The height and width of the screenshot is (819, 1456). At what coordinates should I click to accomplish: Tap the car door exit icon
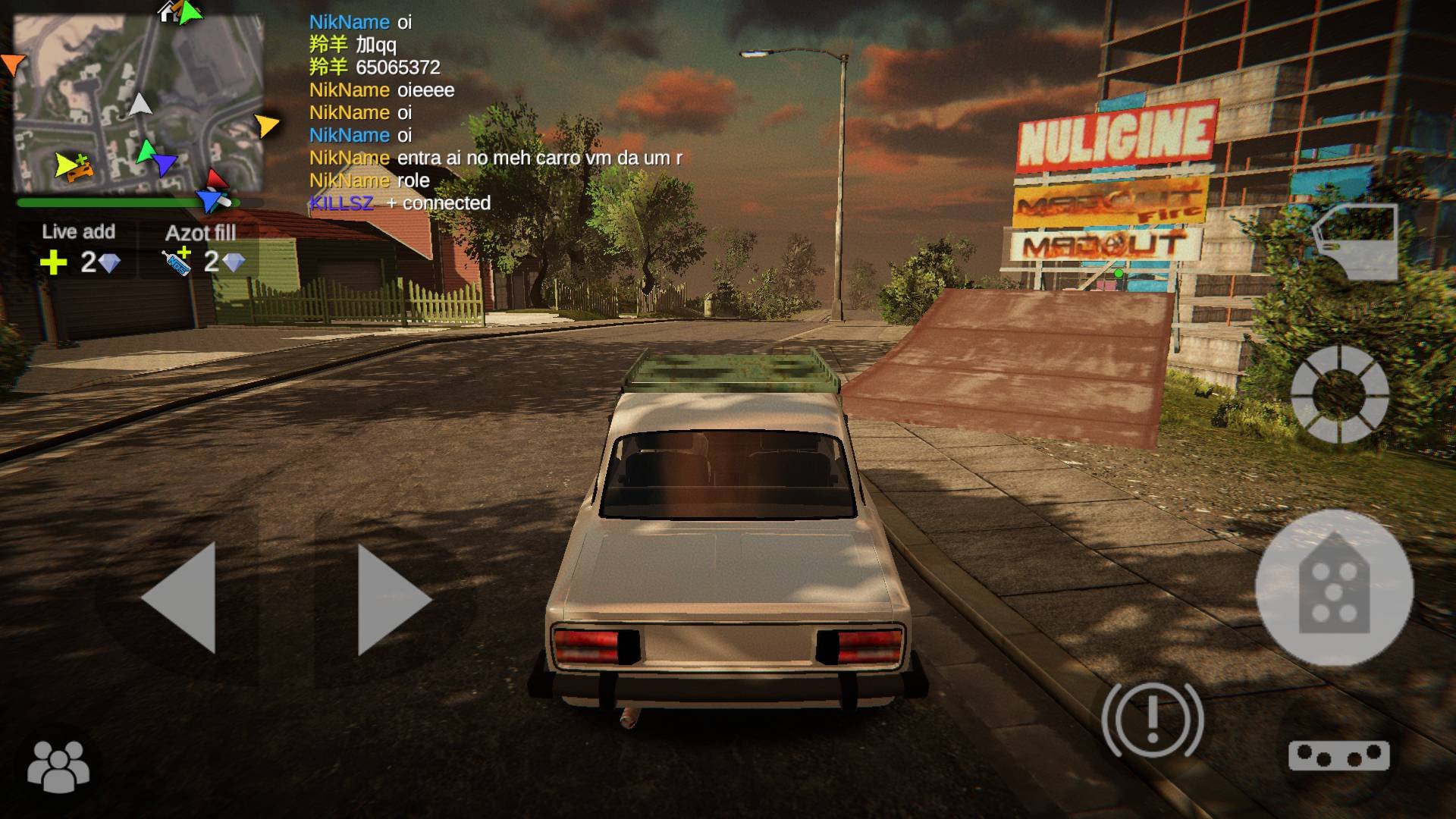[1357, 242]
